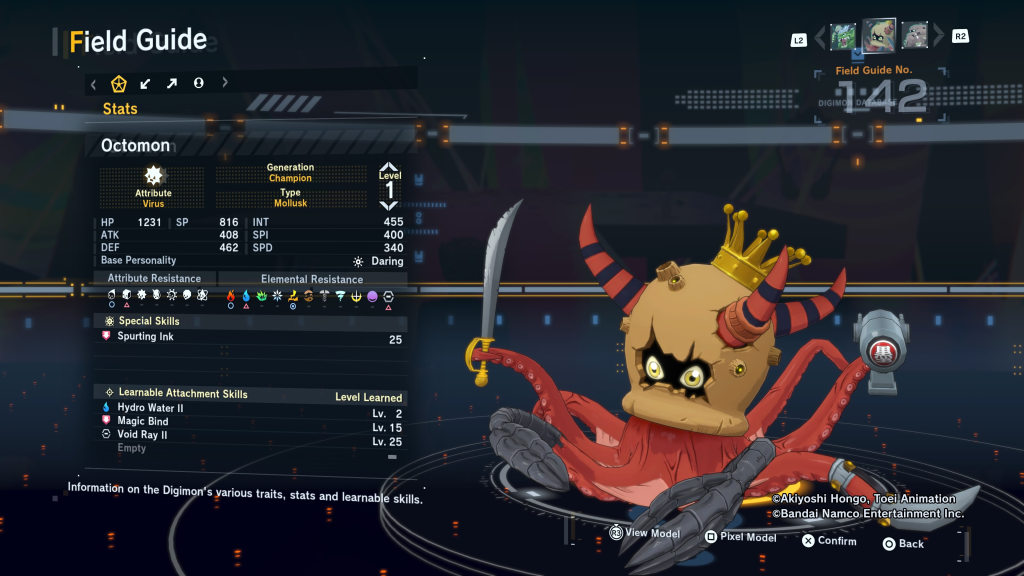
Task: Click the Confirm option
Action: point(829,541)
